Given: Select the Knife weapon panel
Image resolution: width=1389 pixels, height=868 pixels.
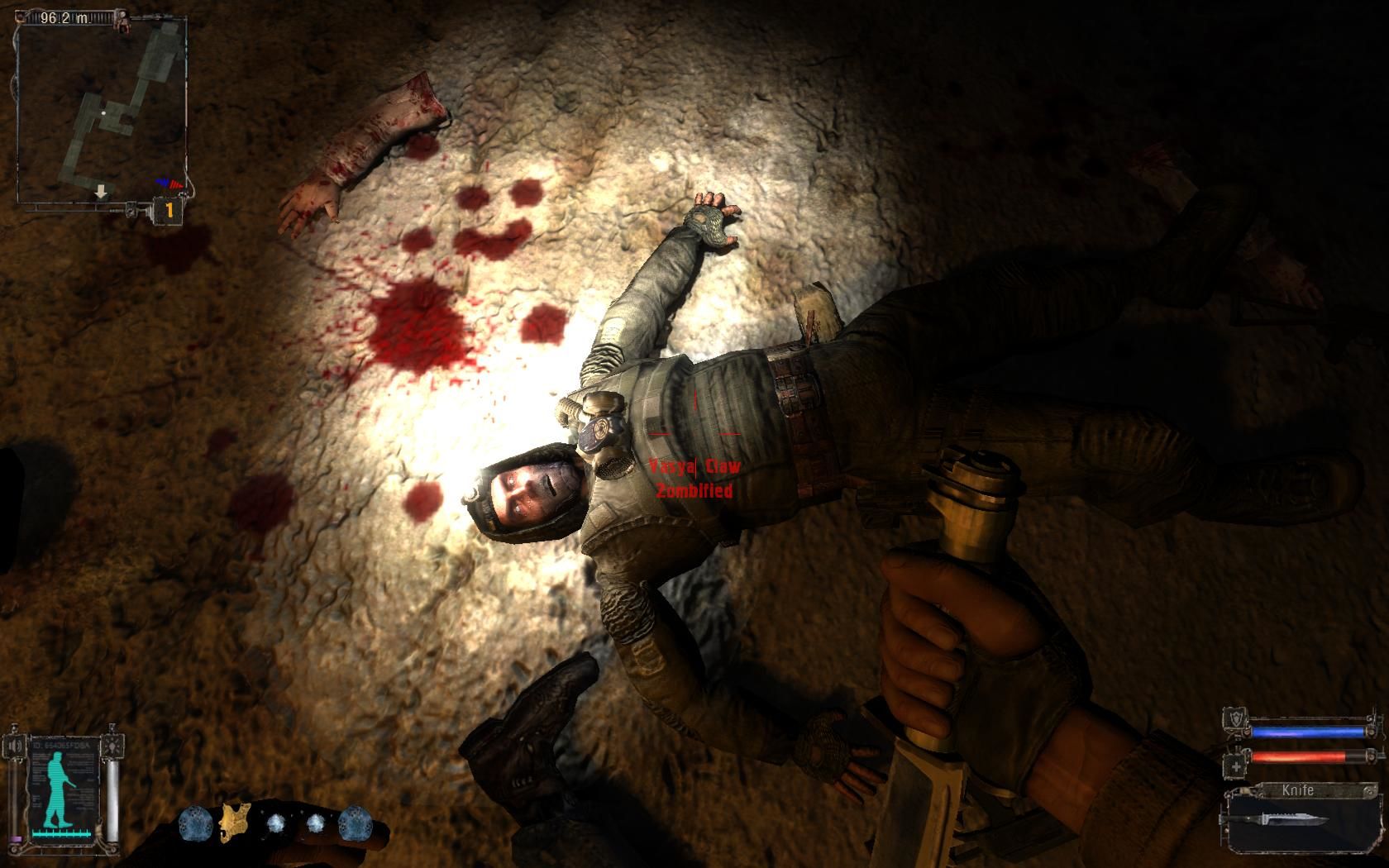Looking at the screenshot, I should (1304, 818).
